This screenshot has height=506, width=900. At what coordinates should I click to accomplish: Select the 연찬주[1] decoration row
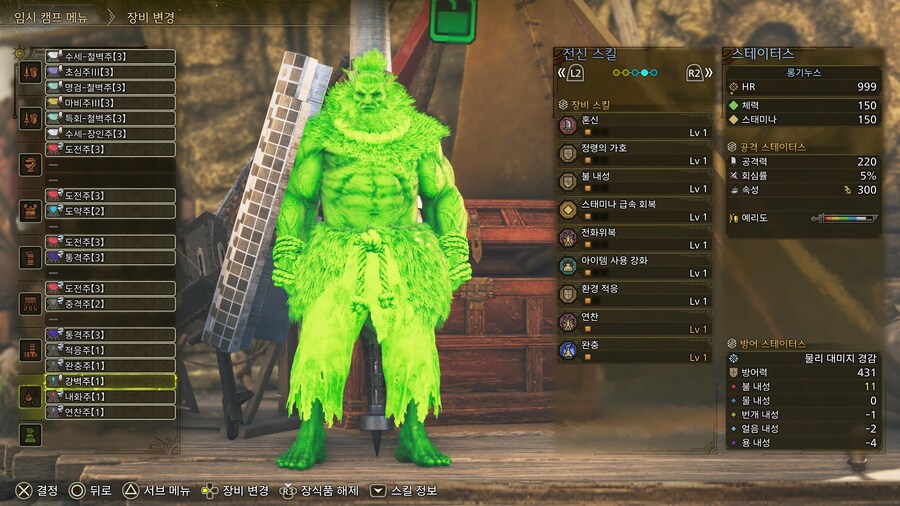click(110, 412)
